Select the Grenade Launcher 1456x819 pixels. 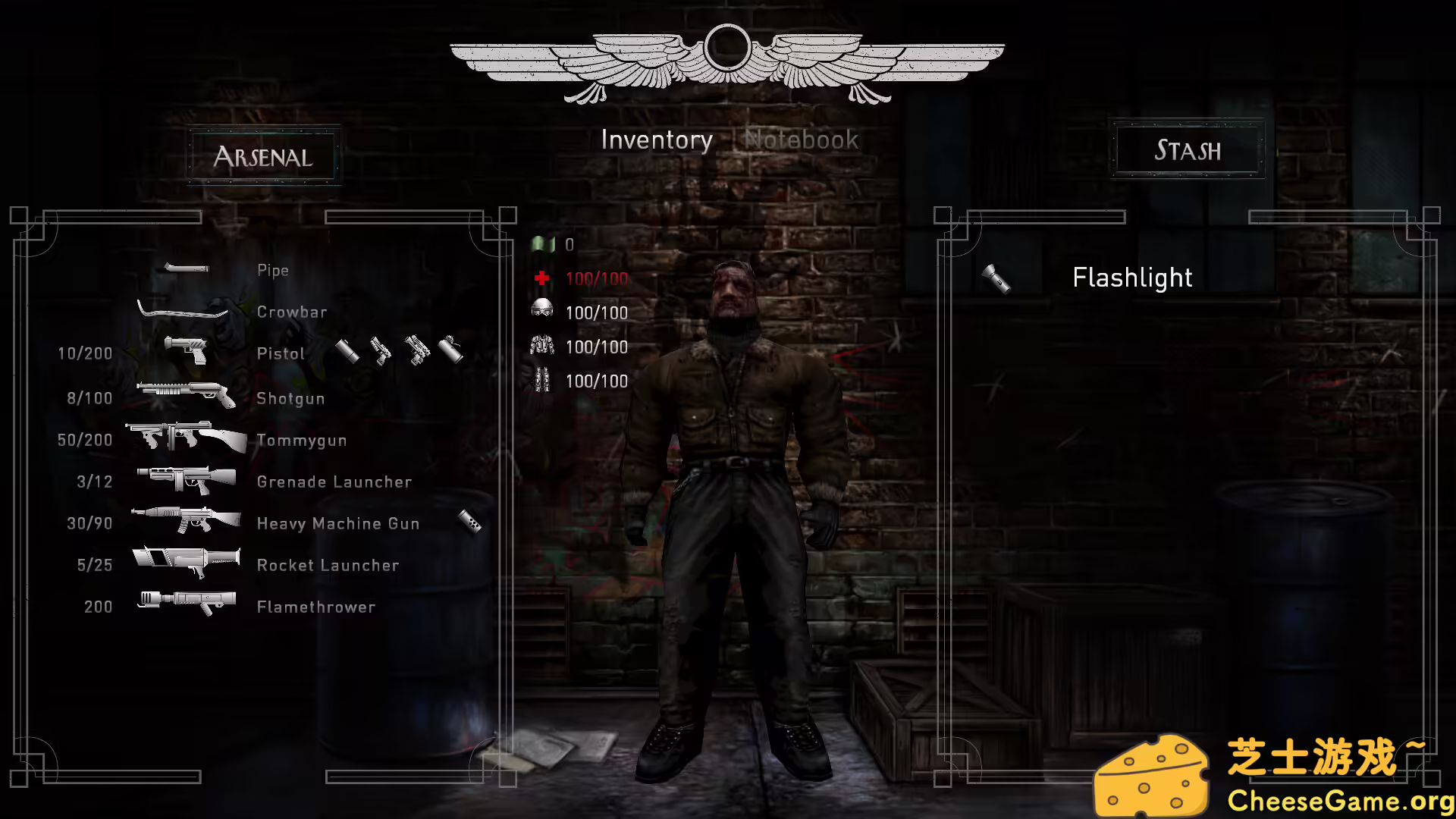pos(334,482)
